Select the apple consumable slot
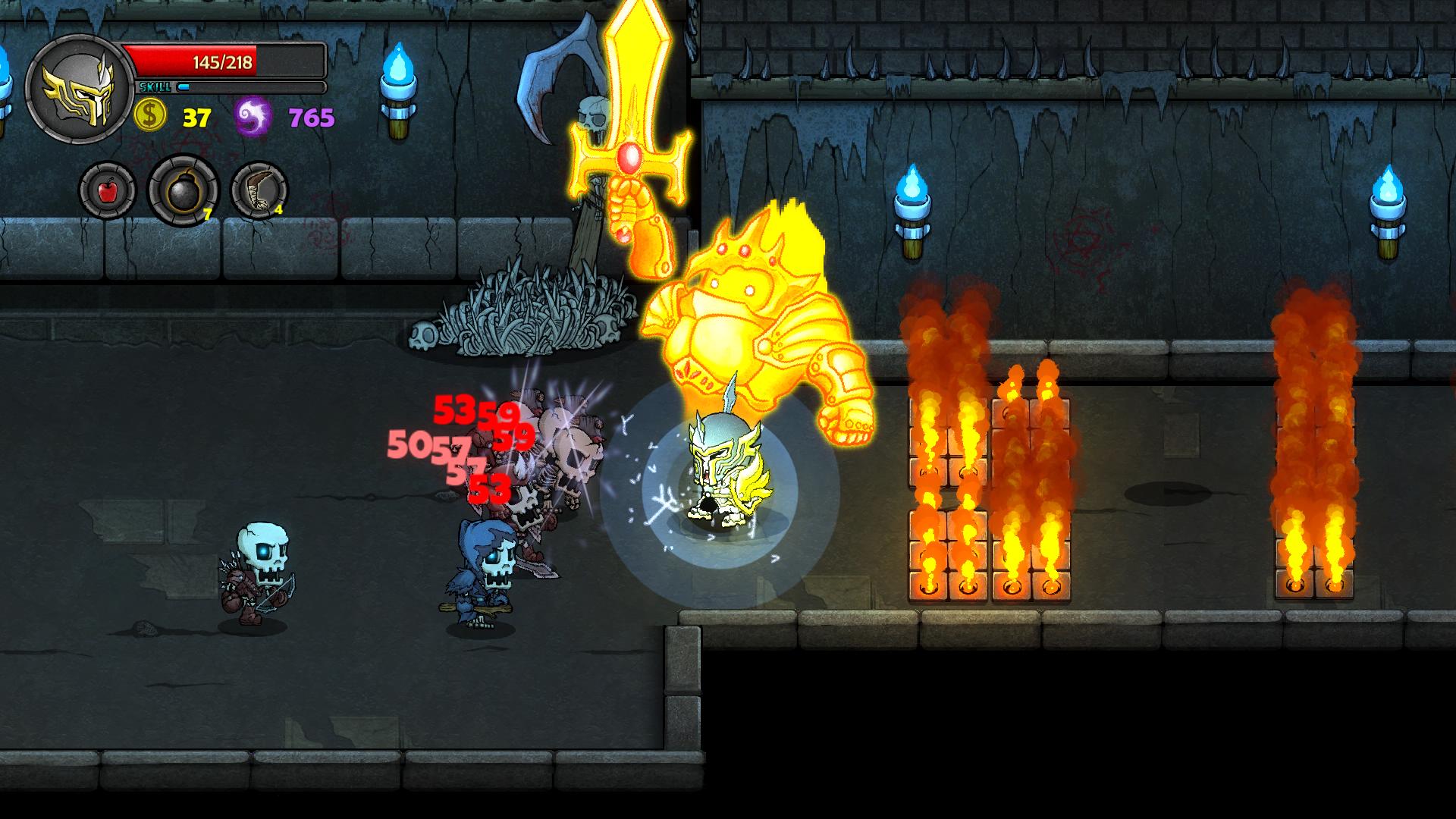The image size is (1456, 819). 108,189
